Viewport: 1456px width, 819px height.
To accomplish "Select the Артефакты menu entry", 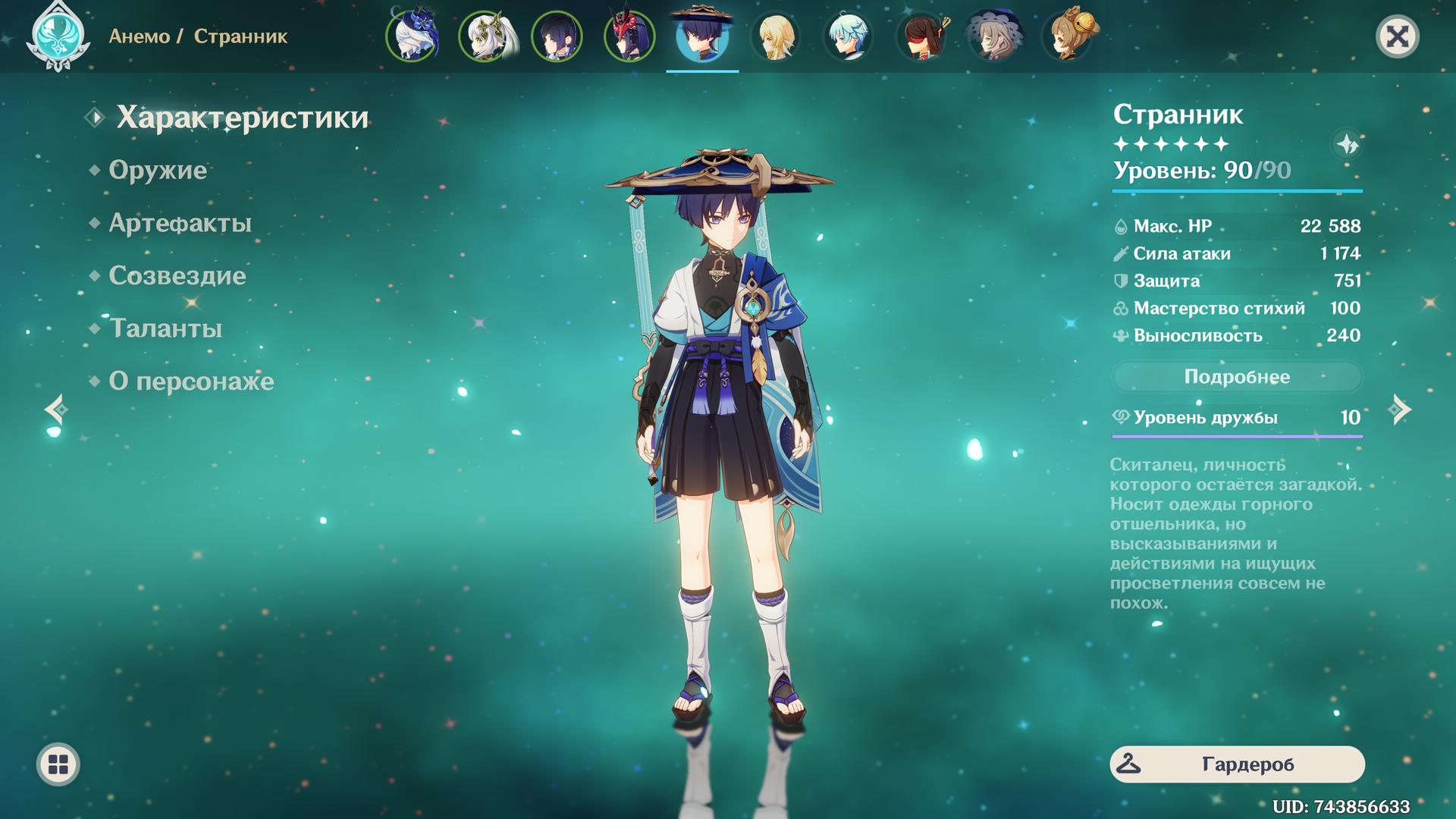I will click(180, 223).
